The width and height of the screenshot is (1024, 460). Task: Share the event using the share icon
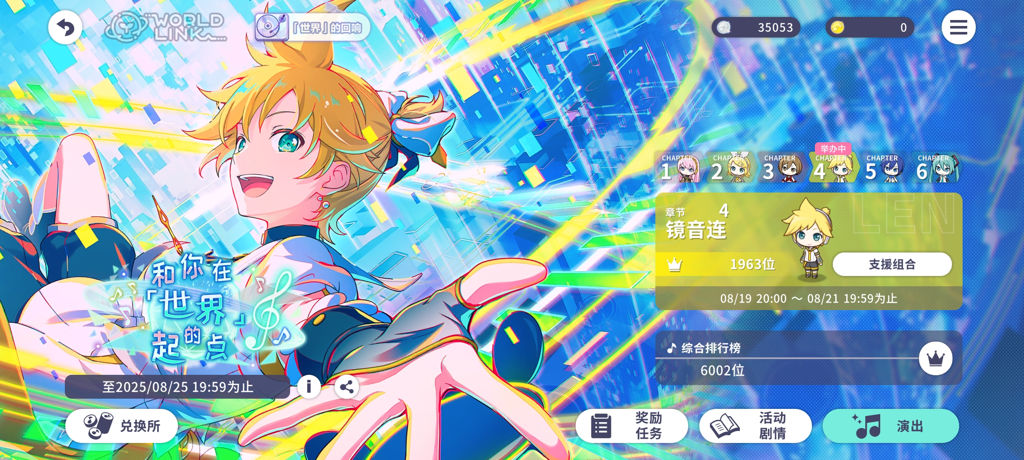coord(347,386)
